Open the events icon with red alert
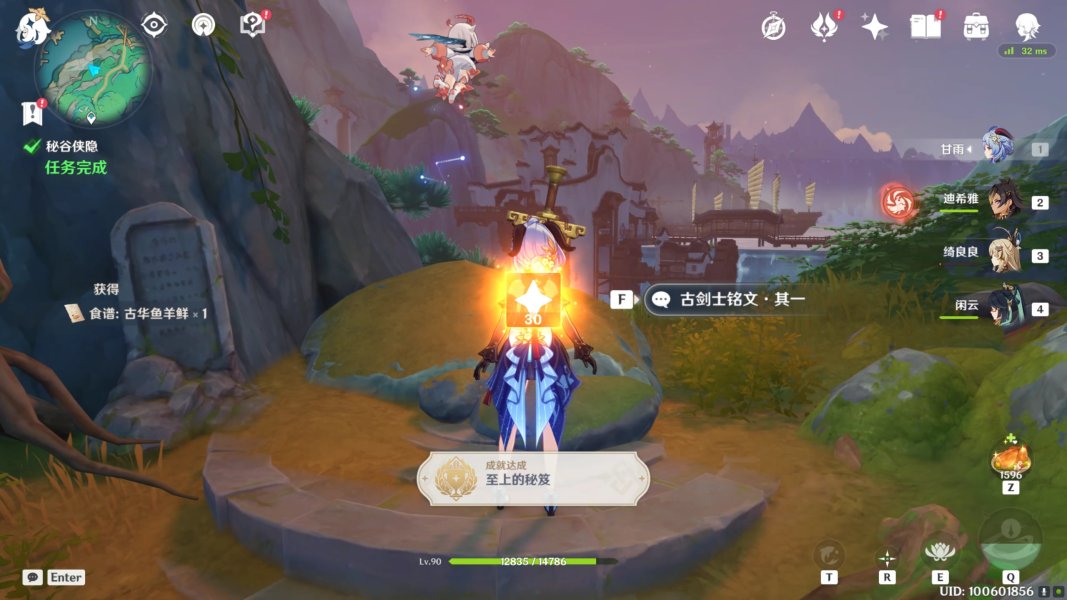 (x=824, y=27)
